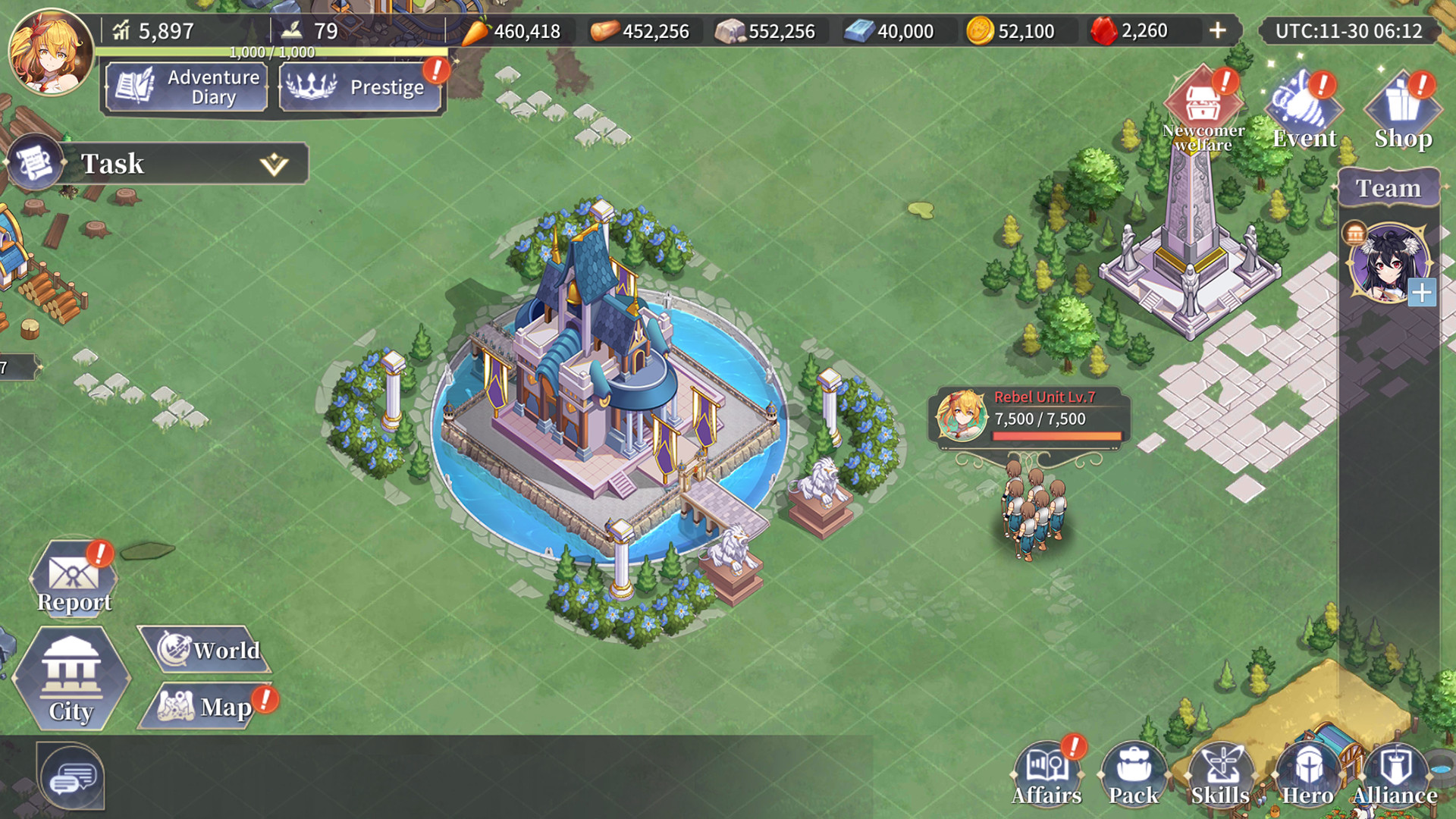Open the Affairs menu
The image size is (1456, 819).
[x=1046, y=775]
